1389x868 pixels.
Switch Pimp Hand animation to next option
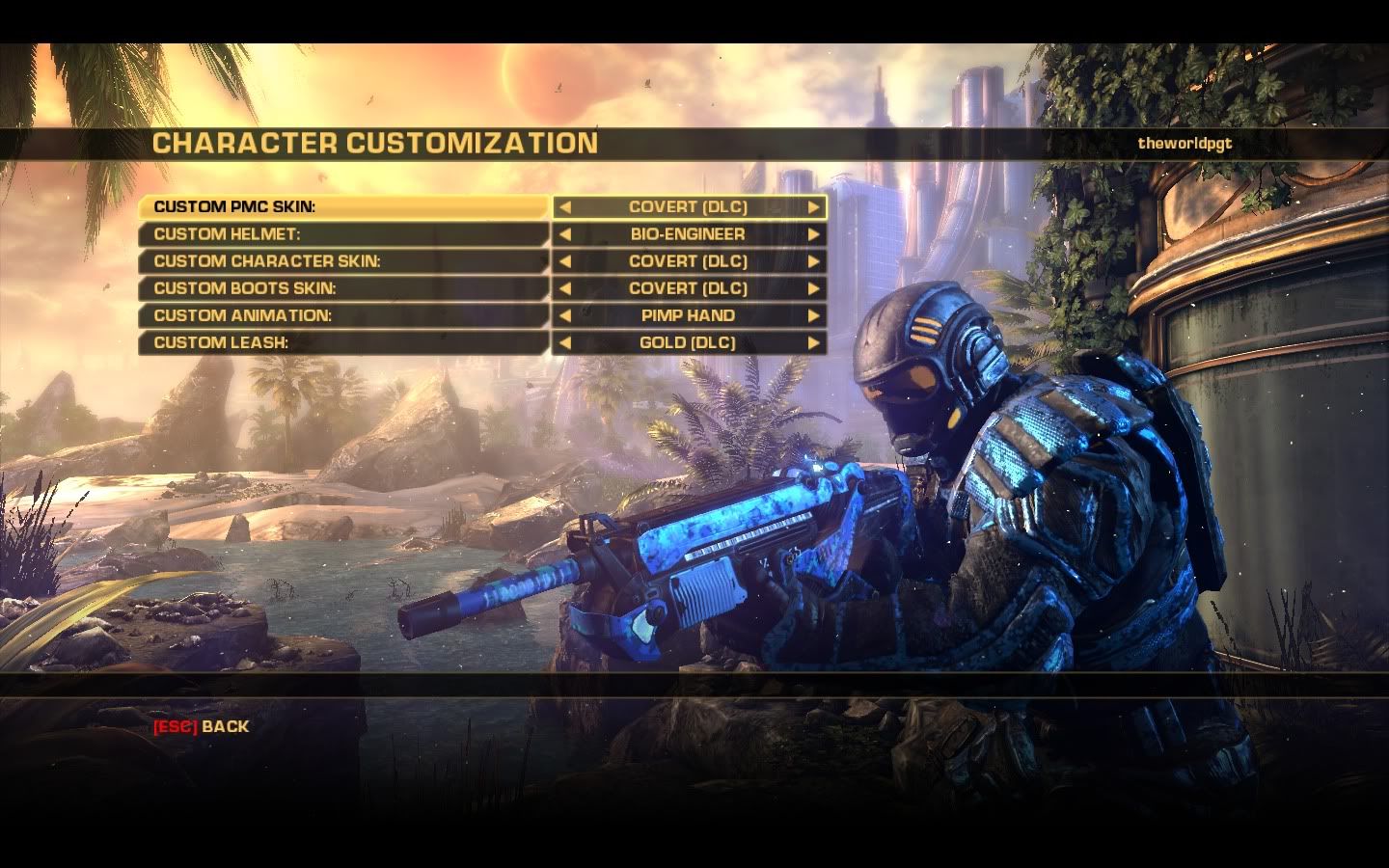tap(813, 315)
